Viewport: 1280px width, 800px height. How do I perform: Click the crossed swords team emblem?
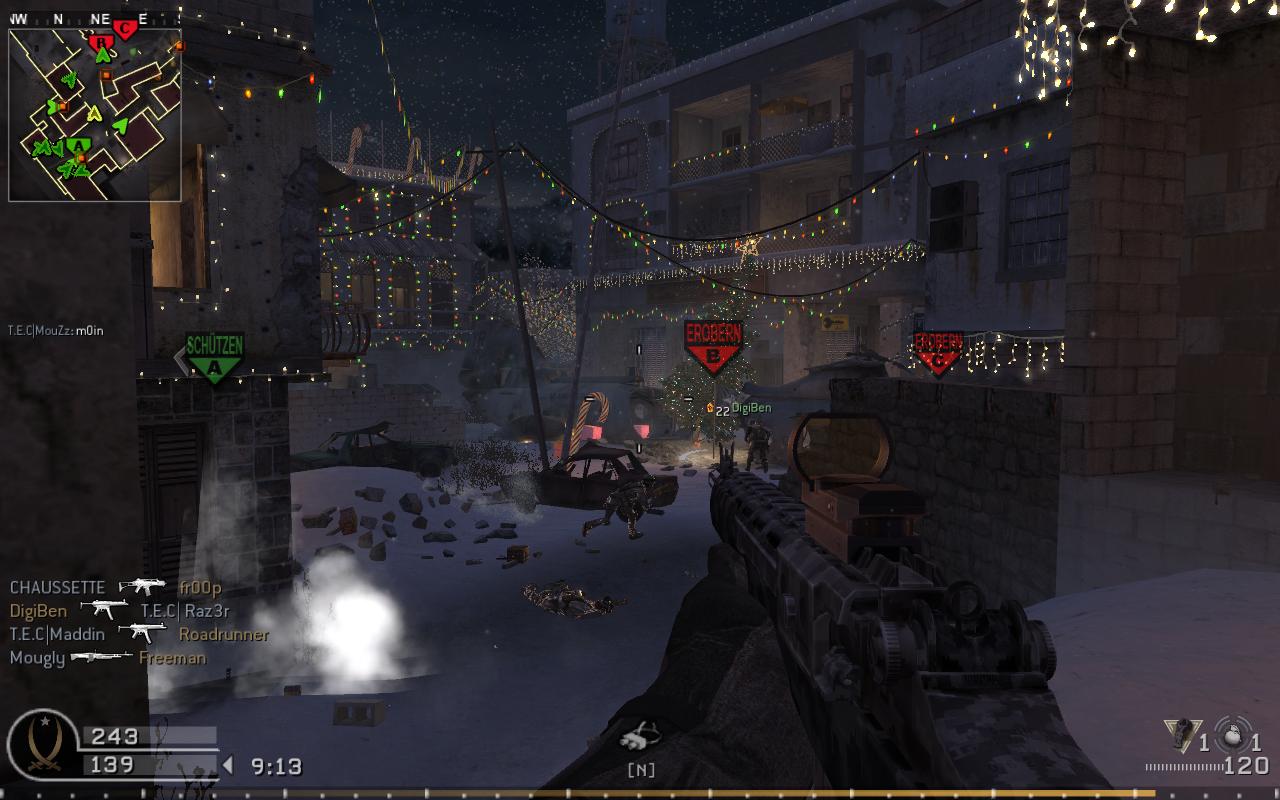pyautogui.click(x=42, y=745)
